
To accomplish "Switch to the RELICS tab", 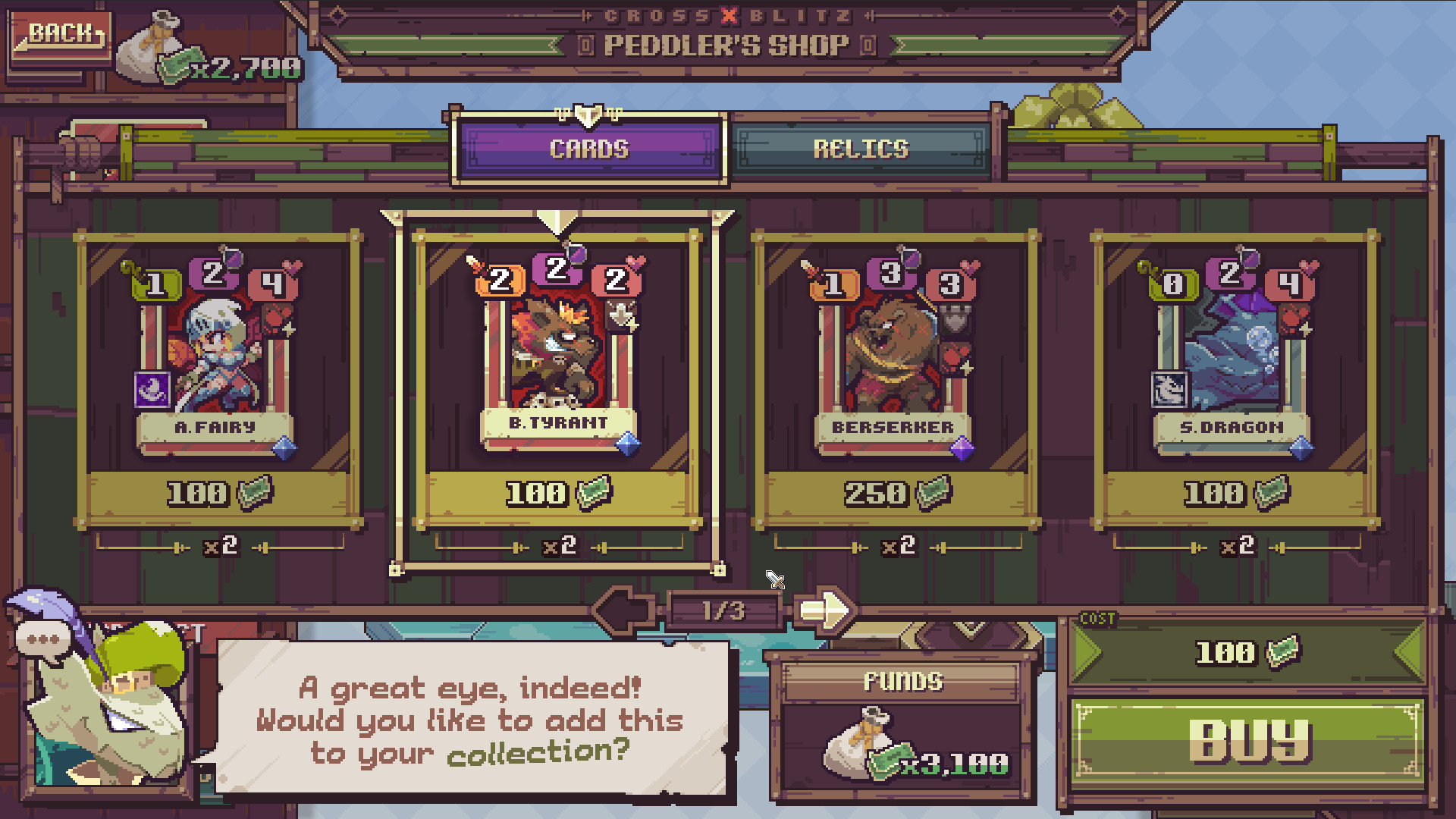I will [864, 149].
